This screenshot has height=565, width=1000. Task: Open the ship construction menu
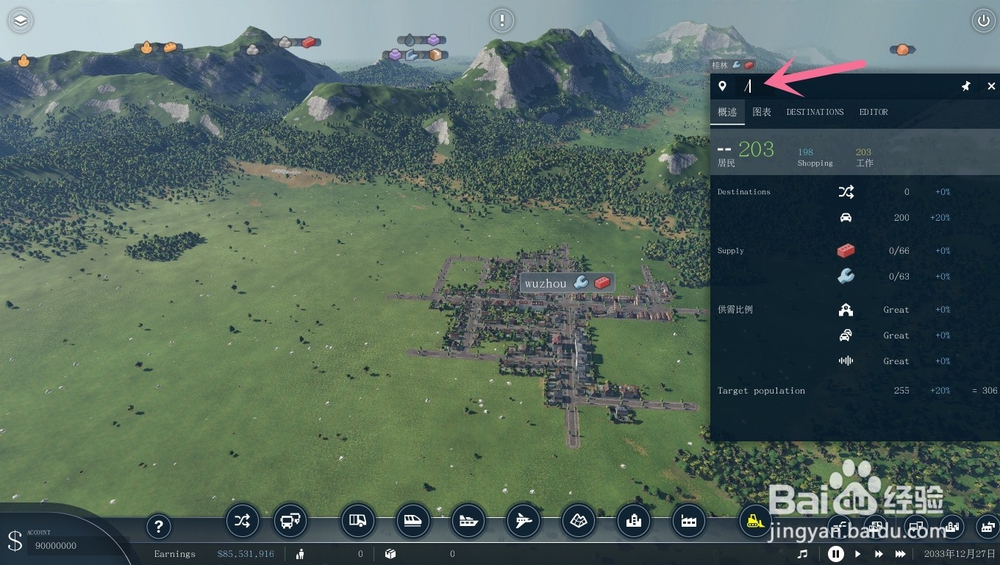click(x=469, y=520)
